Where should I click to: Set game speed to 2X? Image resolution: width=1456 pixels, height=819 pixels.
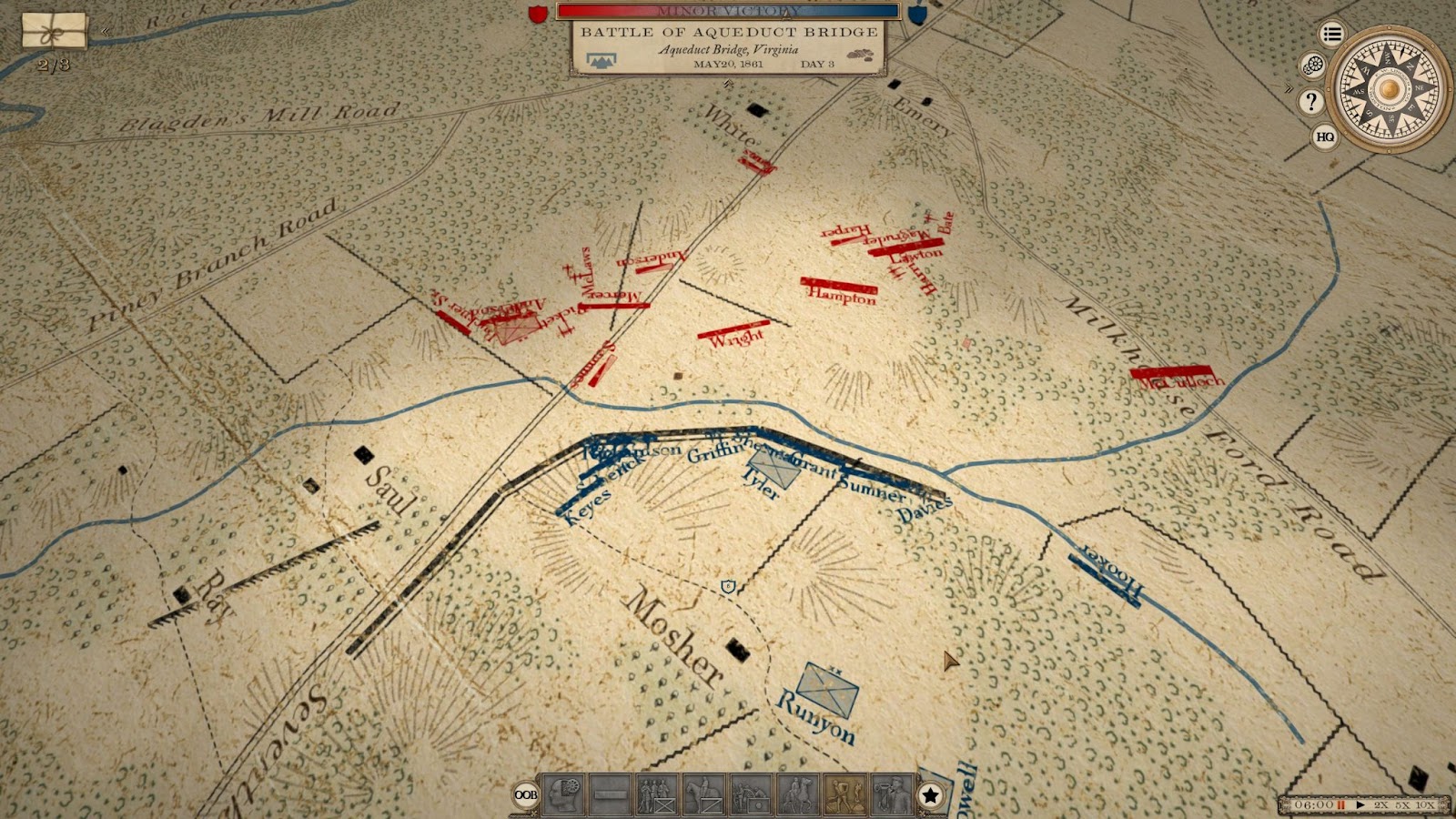pyautogui.click(x=1381, y=805)
